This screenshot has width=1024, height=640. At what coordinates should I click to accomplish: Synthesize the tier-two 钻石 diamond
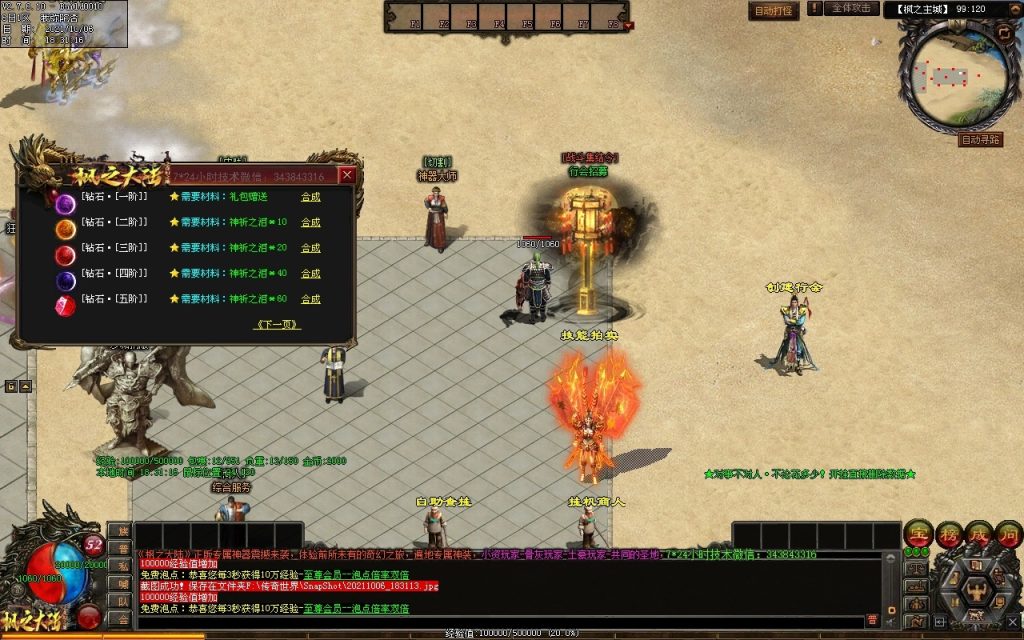(x=311, y=222)
